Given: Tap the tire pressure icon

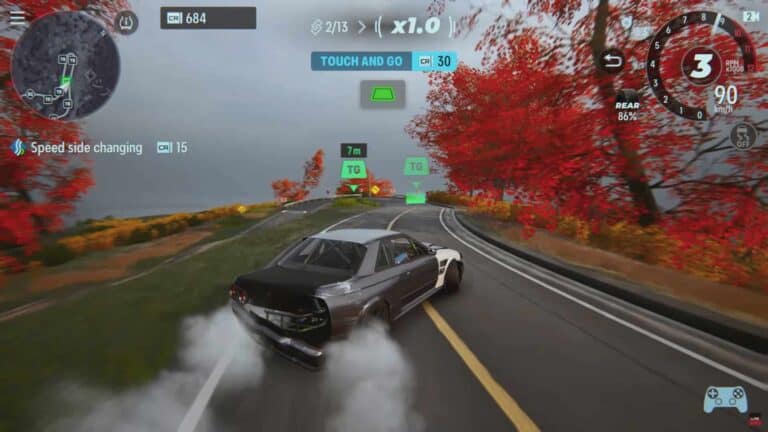Looking at the screenshot, I should point(127,22).
